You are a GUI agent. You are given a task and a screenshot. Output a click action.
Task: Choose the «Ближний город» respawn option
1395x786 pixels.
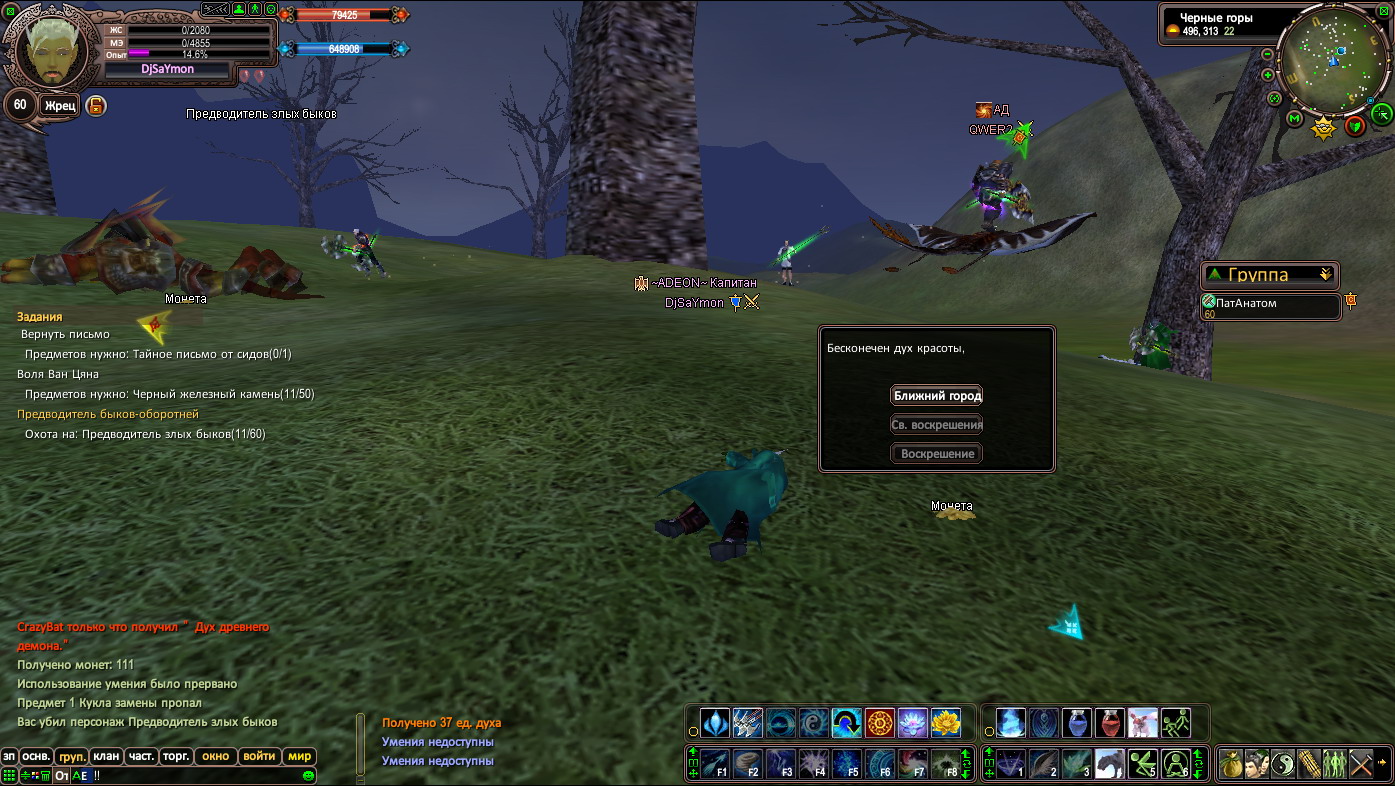pyautogui.click(x=937, y=395)
